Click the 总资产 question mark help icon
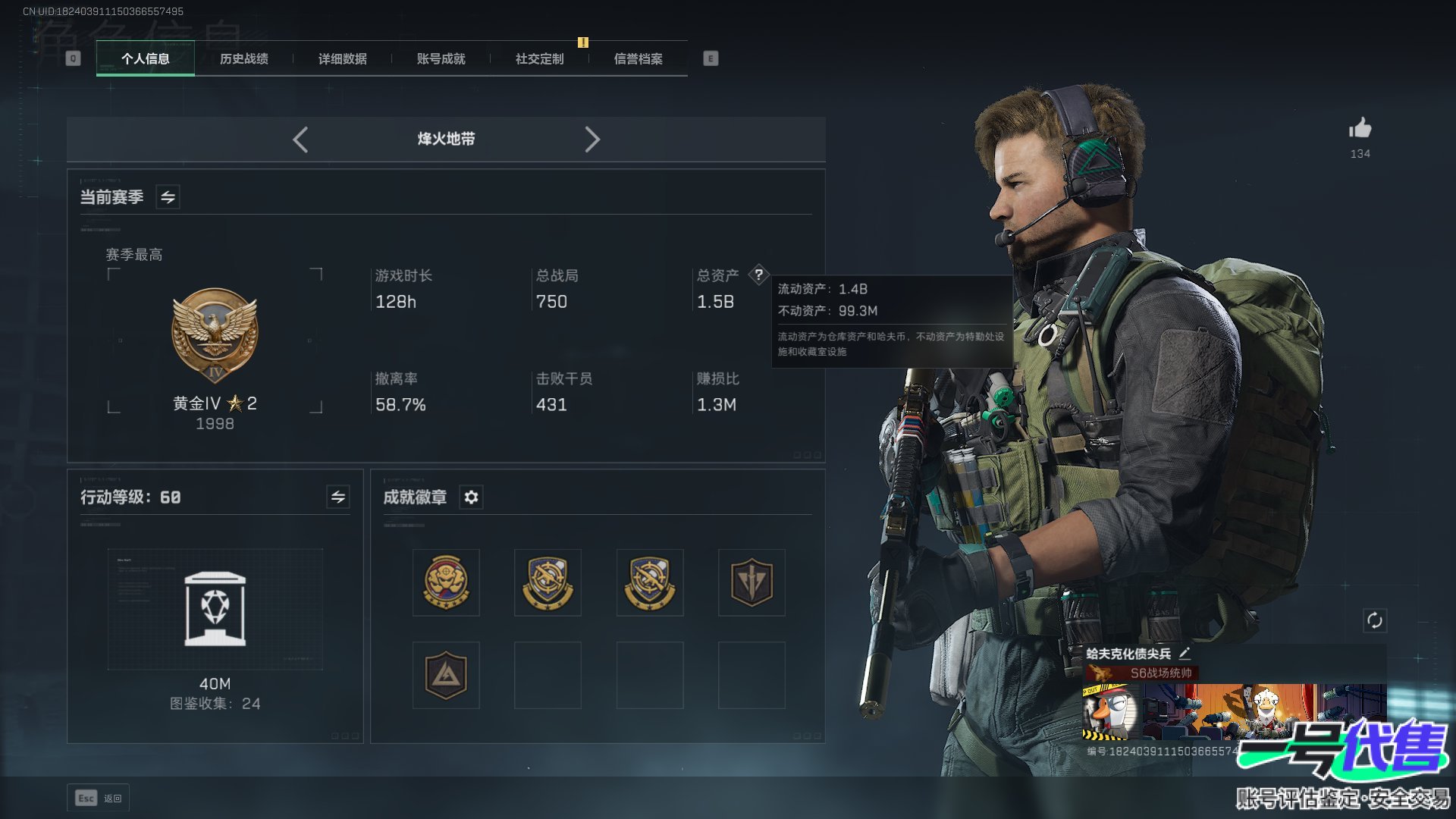1456x819 pixels. 758,275
